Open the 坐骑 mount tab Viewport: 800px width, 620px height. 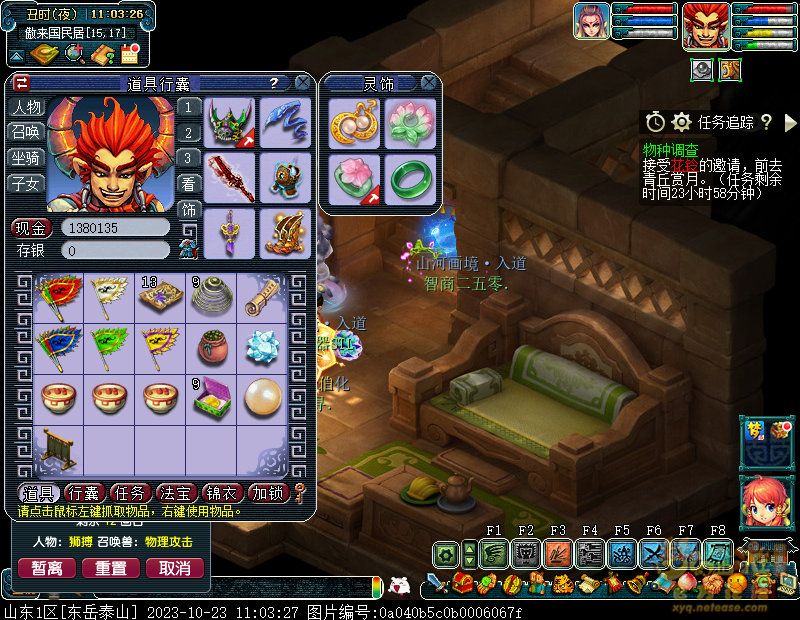coord(26,158)
